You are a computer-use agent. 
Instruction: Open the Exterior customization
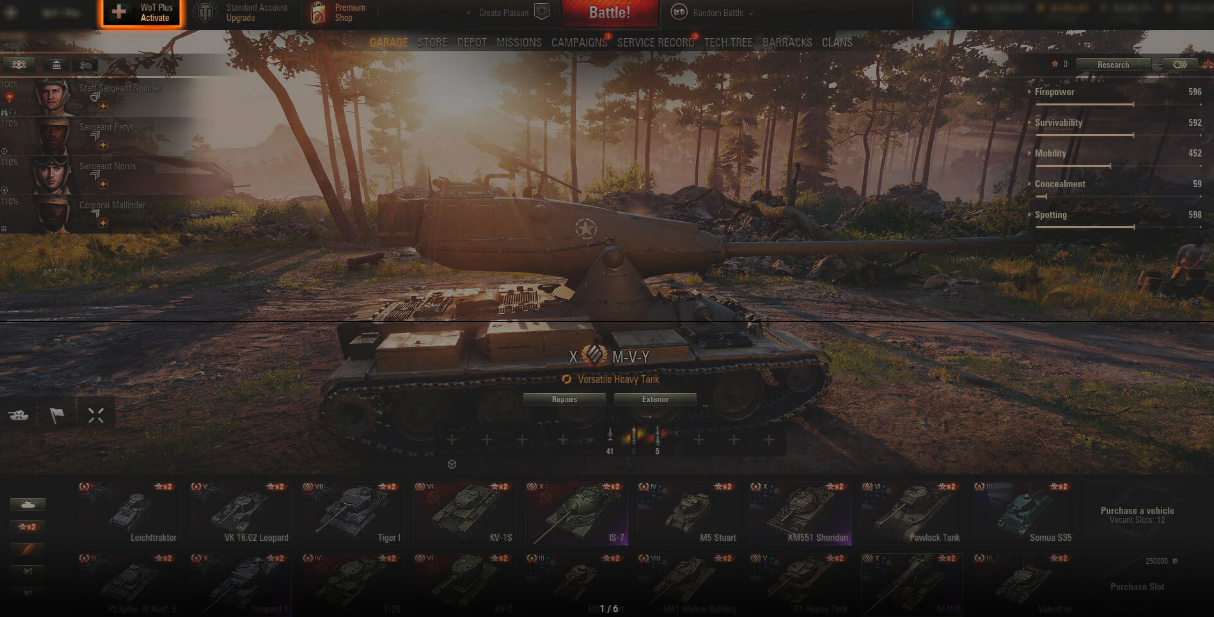655,399
